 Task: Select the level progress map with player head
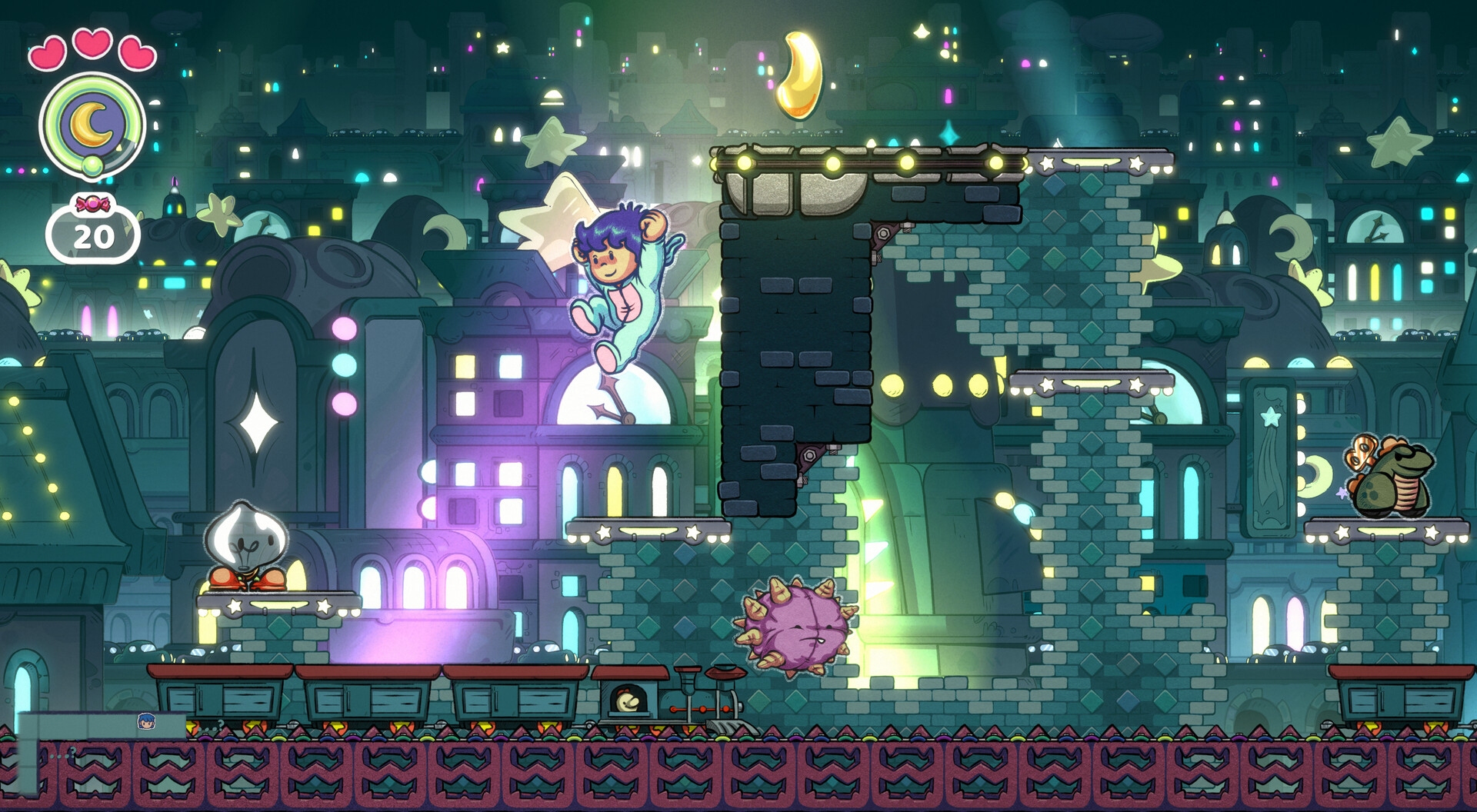(102, 724)
